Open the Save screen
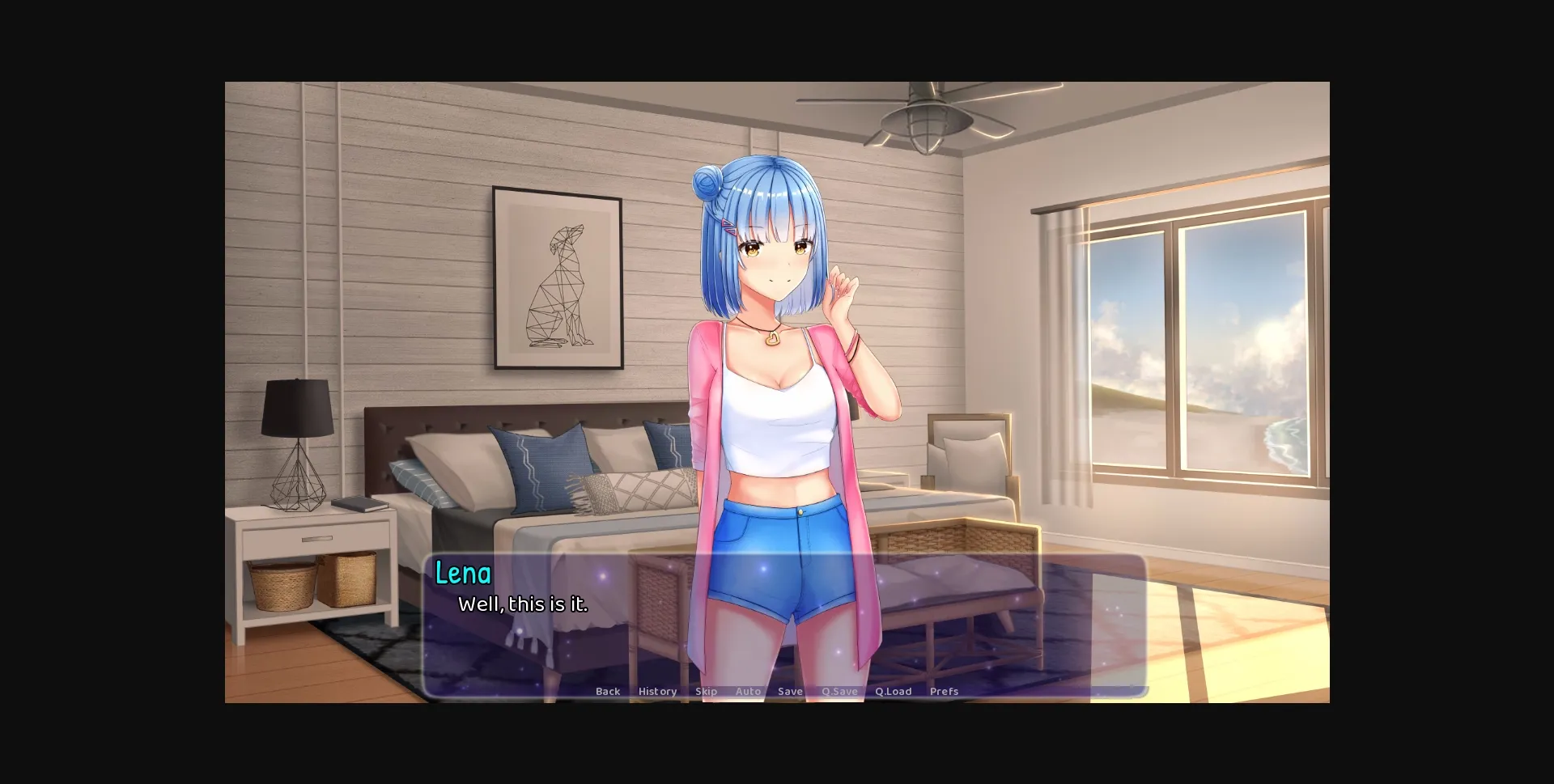The image size is (1554, 784). [x=790, y=691]
